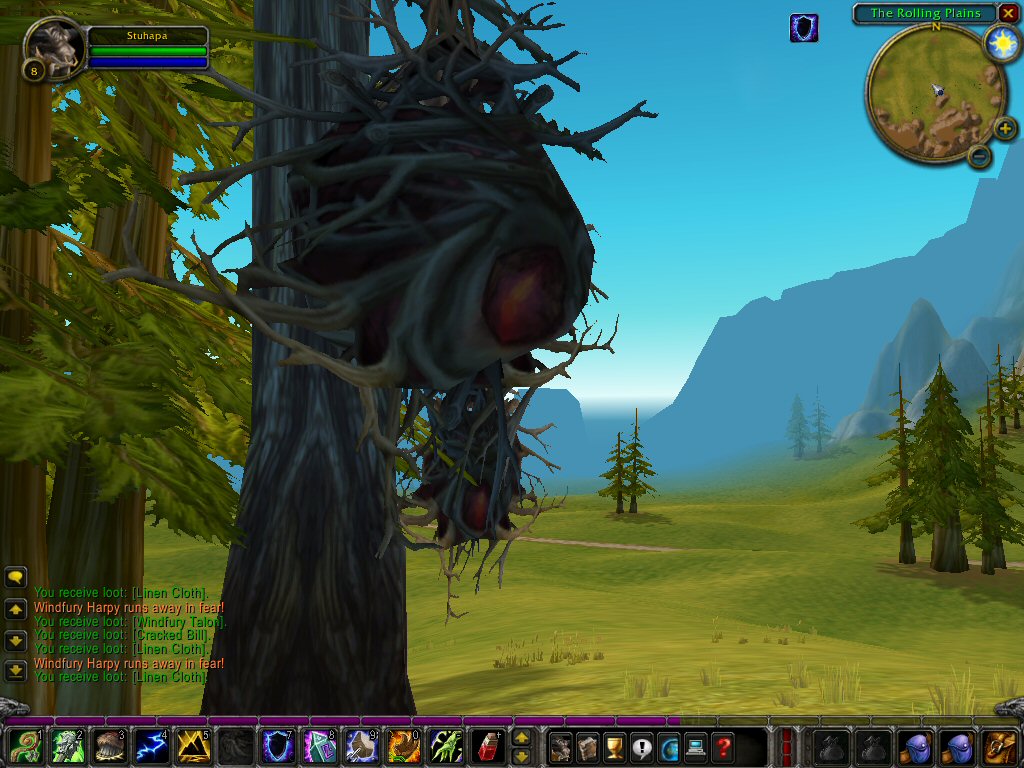This screenshot has width=1024, height=768.
Task: Activate the stone hammer ability
Action: pos(361,747)
